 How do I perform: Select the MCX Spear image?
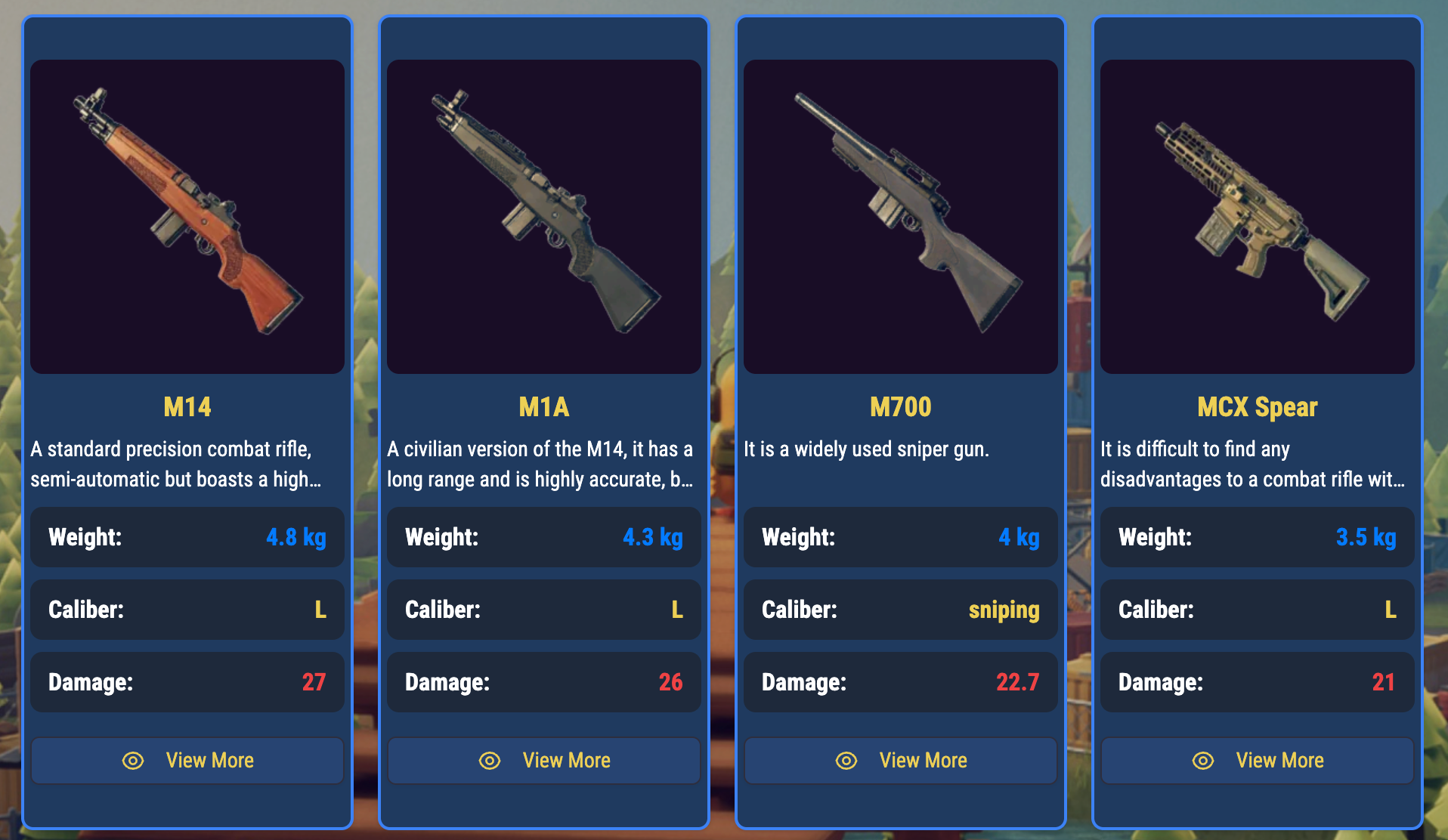click(1258, 217)
